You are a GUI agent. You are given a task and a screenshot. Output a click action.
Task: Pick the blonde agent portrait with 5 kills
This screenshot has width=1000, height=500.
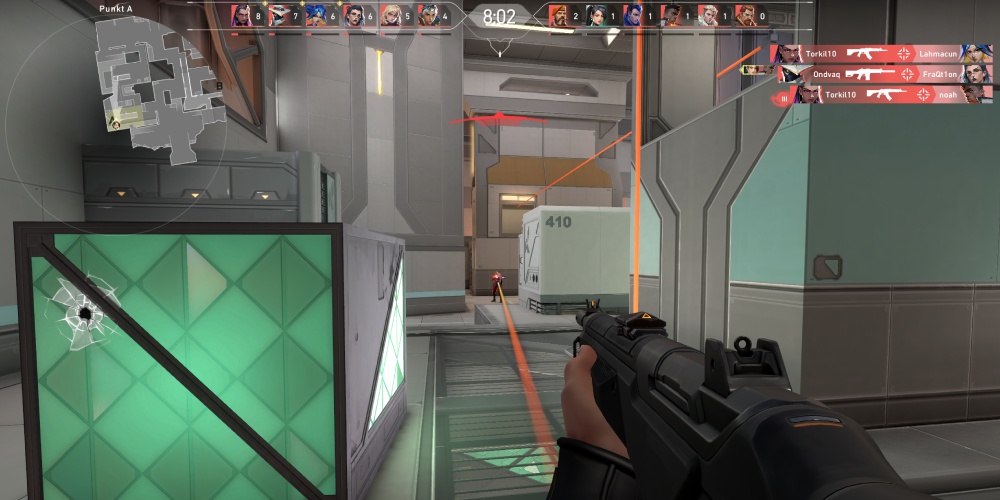coord(391,15)
